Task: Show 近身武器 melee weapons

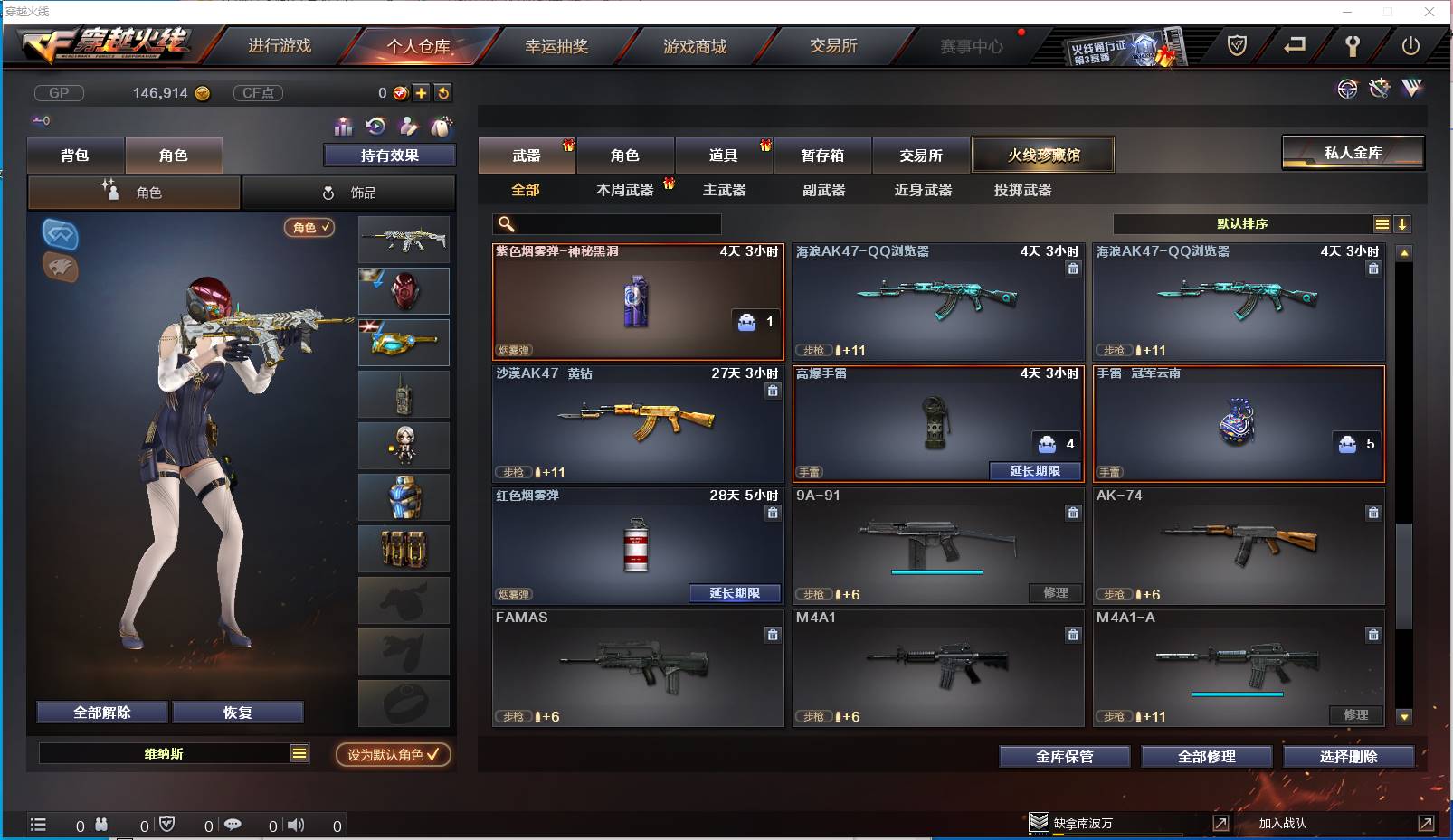Action: (x=923, y=190)
